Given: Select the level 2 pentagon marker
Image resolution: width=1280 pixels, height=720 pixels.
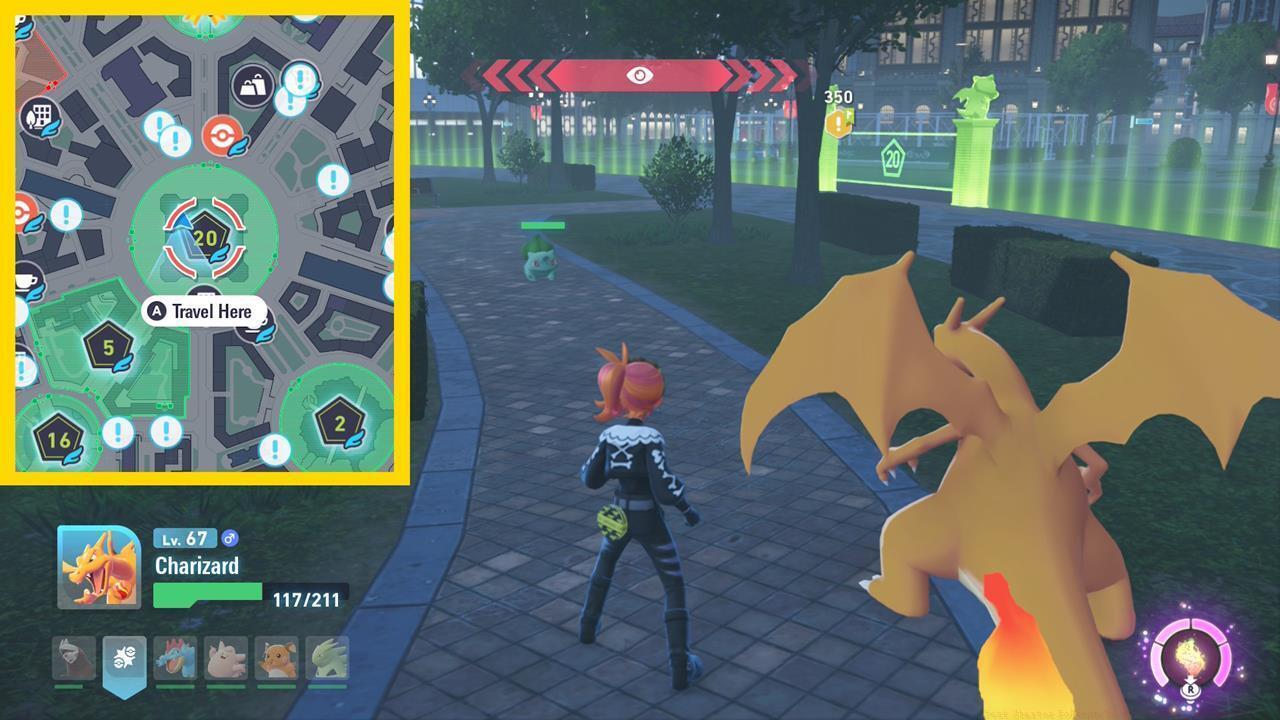Looking at the screenshot, I should coord(340,420).
